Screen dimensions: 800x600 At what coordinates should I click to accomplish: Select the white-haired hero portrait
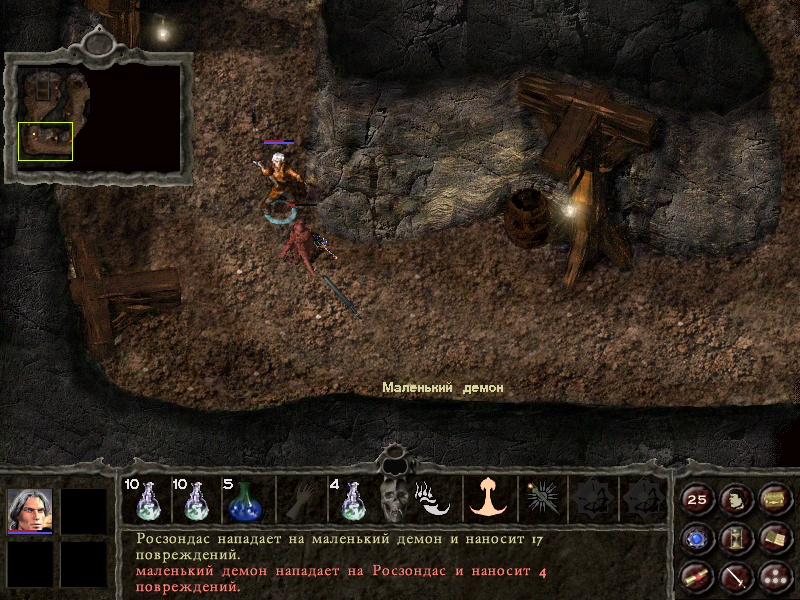point(30,510)
